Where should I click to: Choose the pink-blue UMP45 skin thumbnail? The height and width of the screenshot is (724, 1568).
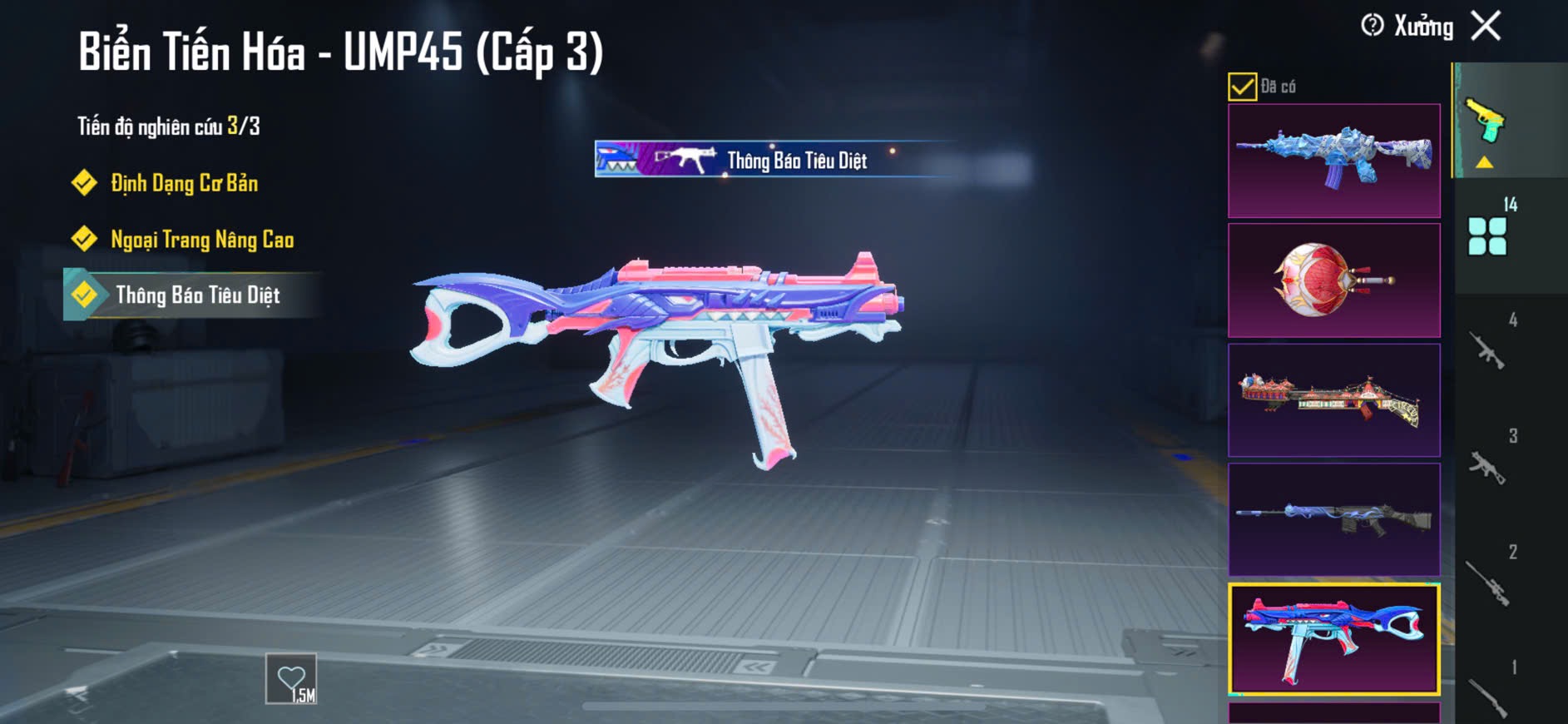pos(1333,639)
